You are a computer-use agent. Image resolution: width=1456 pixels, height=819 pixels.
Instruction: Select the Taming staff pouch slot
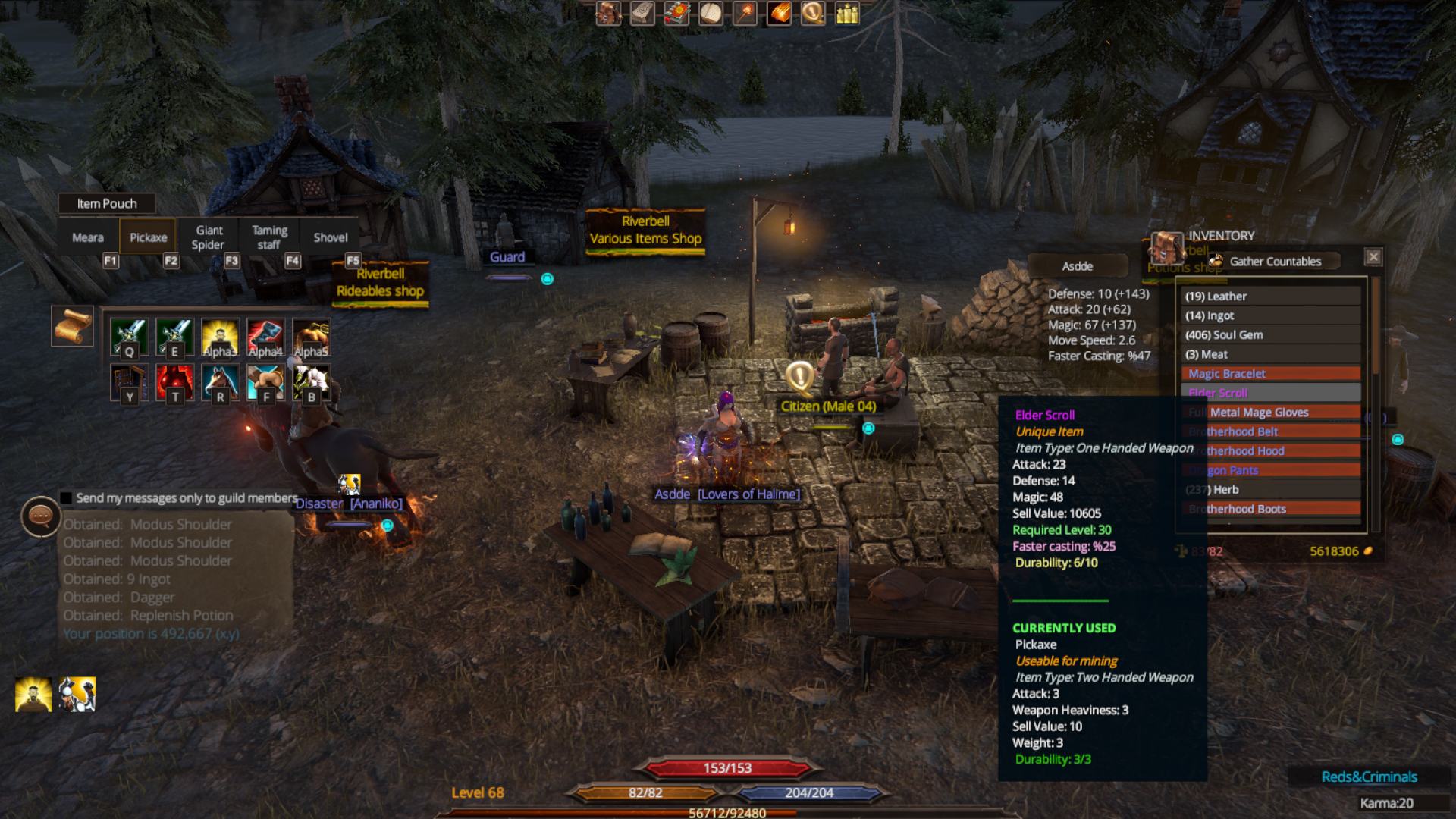tap(270, 238)
